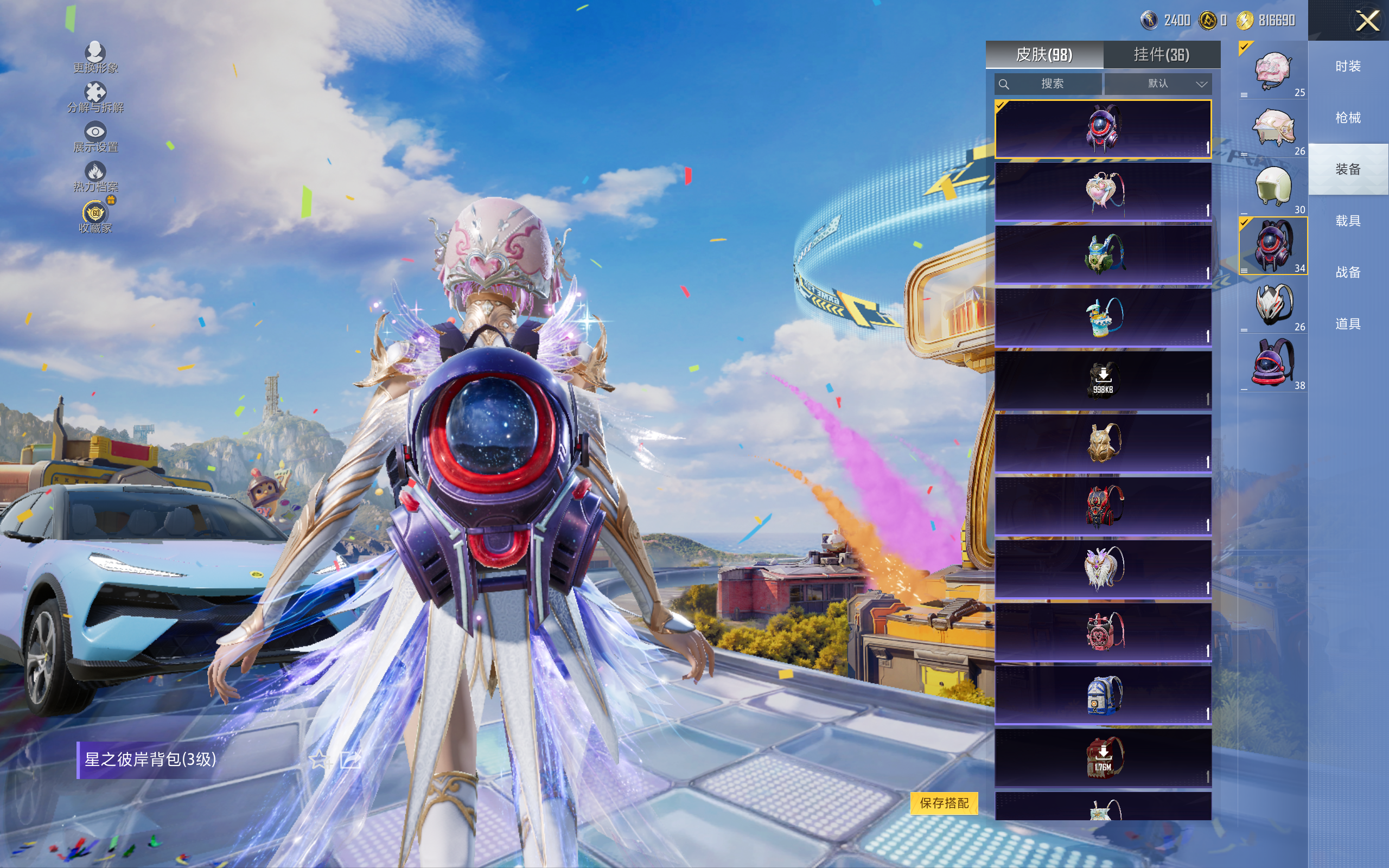This screenshot has height=868, width=1389.
Task: Go to the 枪械 category
Action: click(1348, 118)
